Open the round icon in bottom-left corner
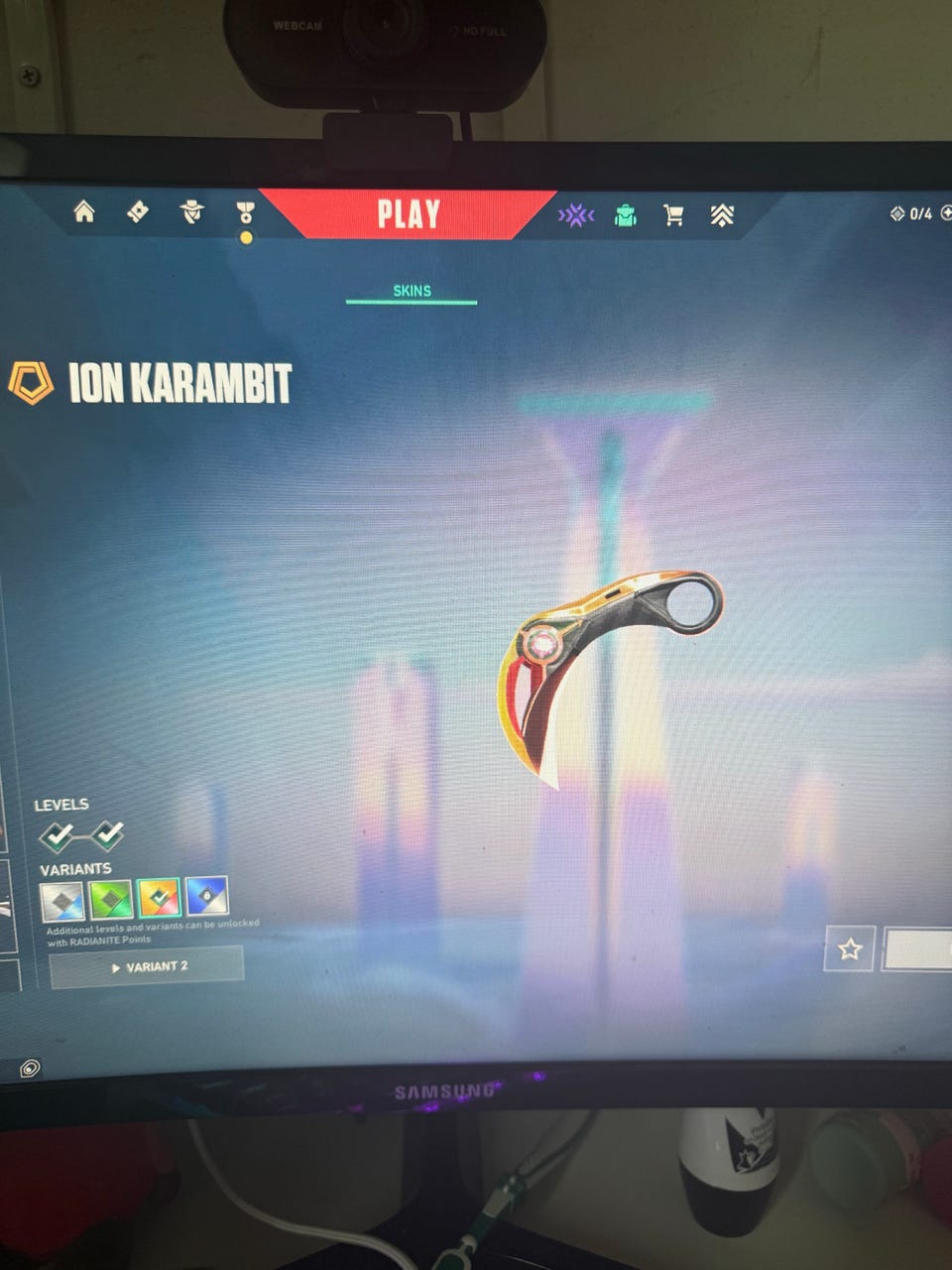952x1270 pixels. (31, 1069)
